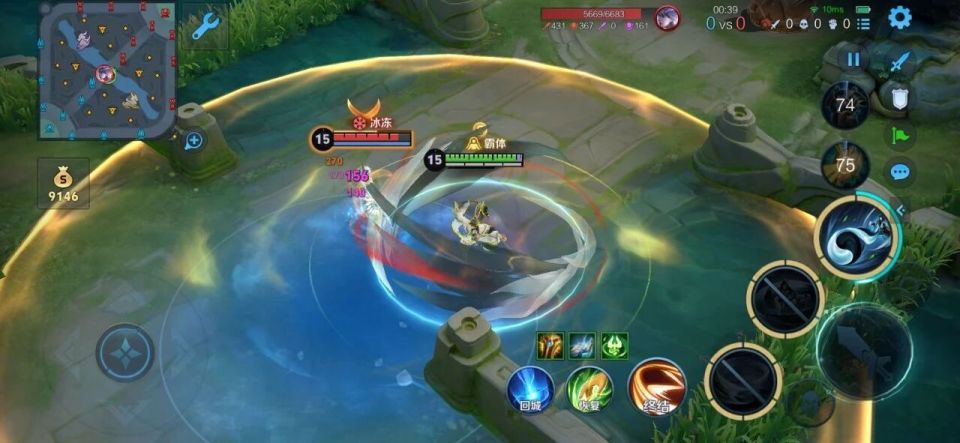
Task: Tap the item skill showing 74
Action: [845, 105]
